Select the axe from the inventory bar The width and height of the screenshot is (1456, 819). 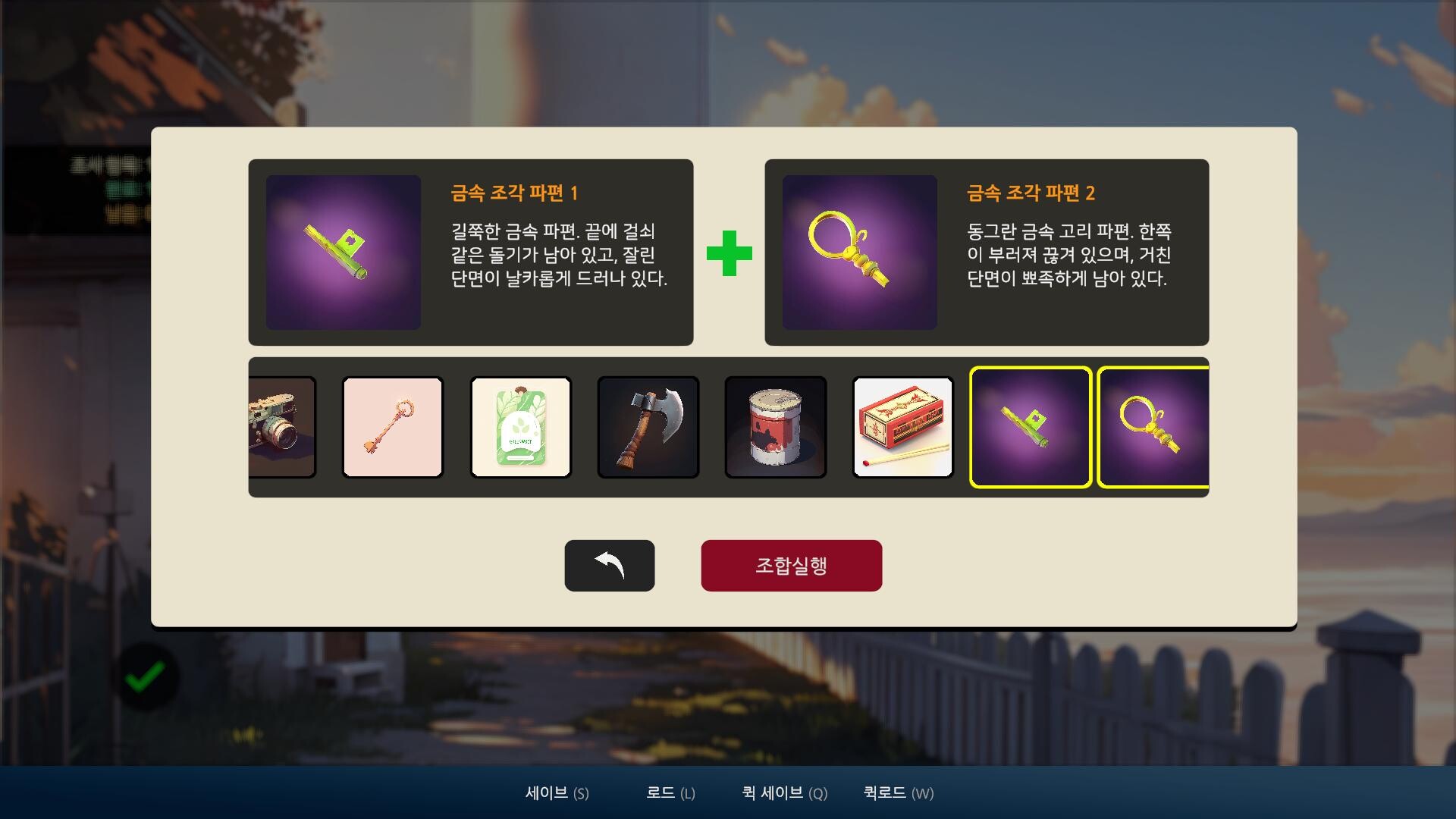pyautogui.click(x=648, y=427)
